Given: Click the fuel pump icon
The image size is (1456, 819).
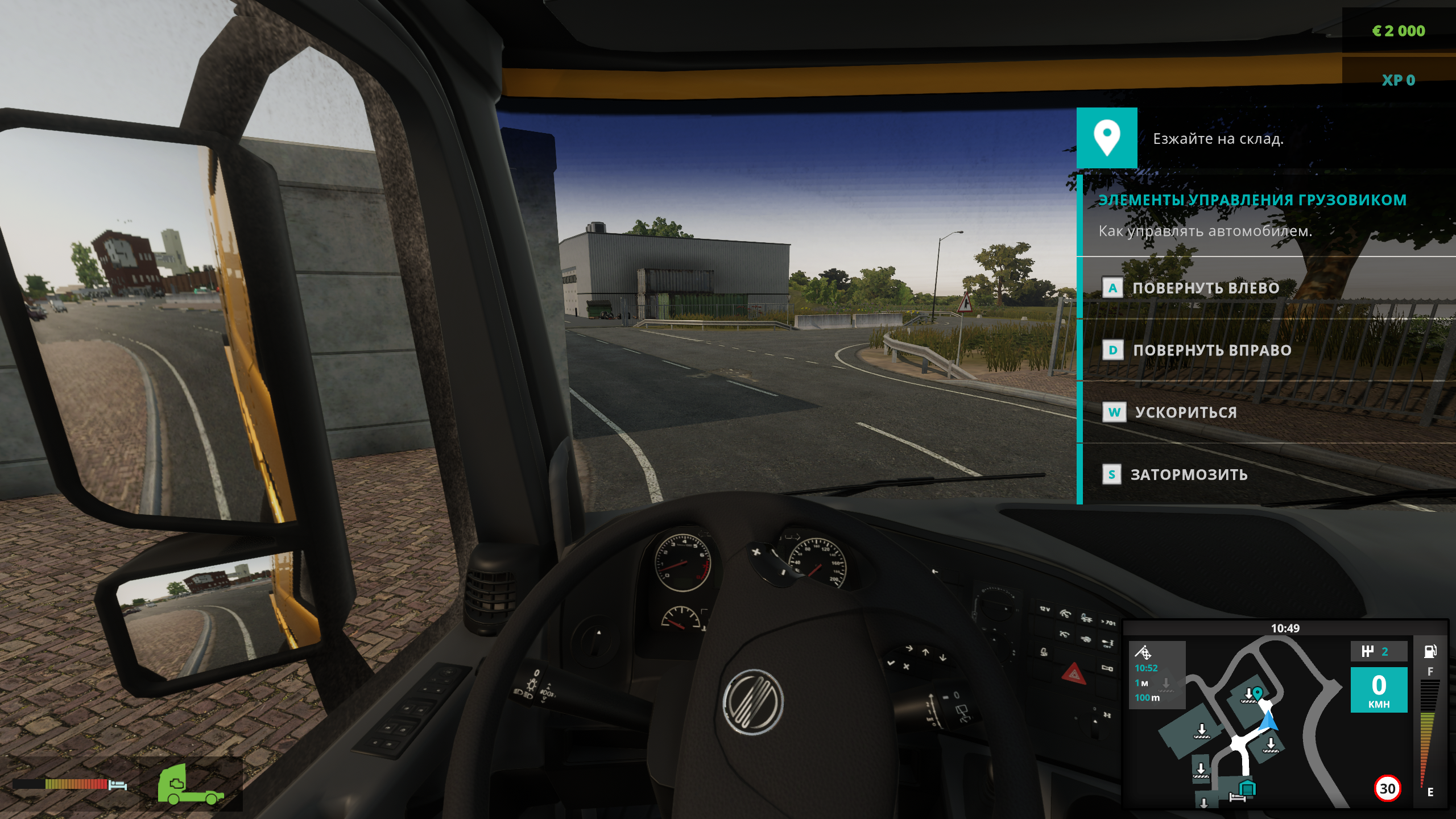Looking at the screenshot, I should (1430, 651).
